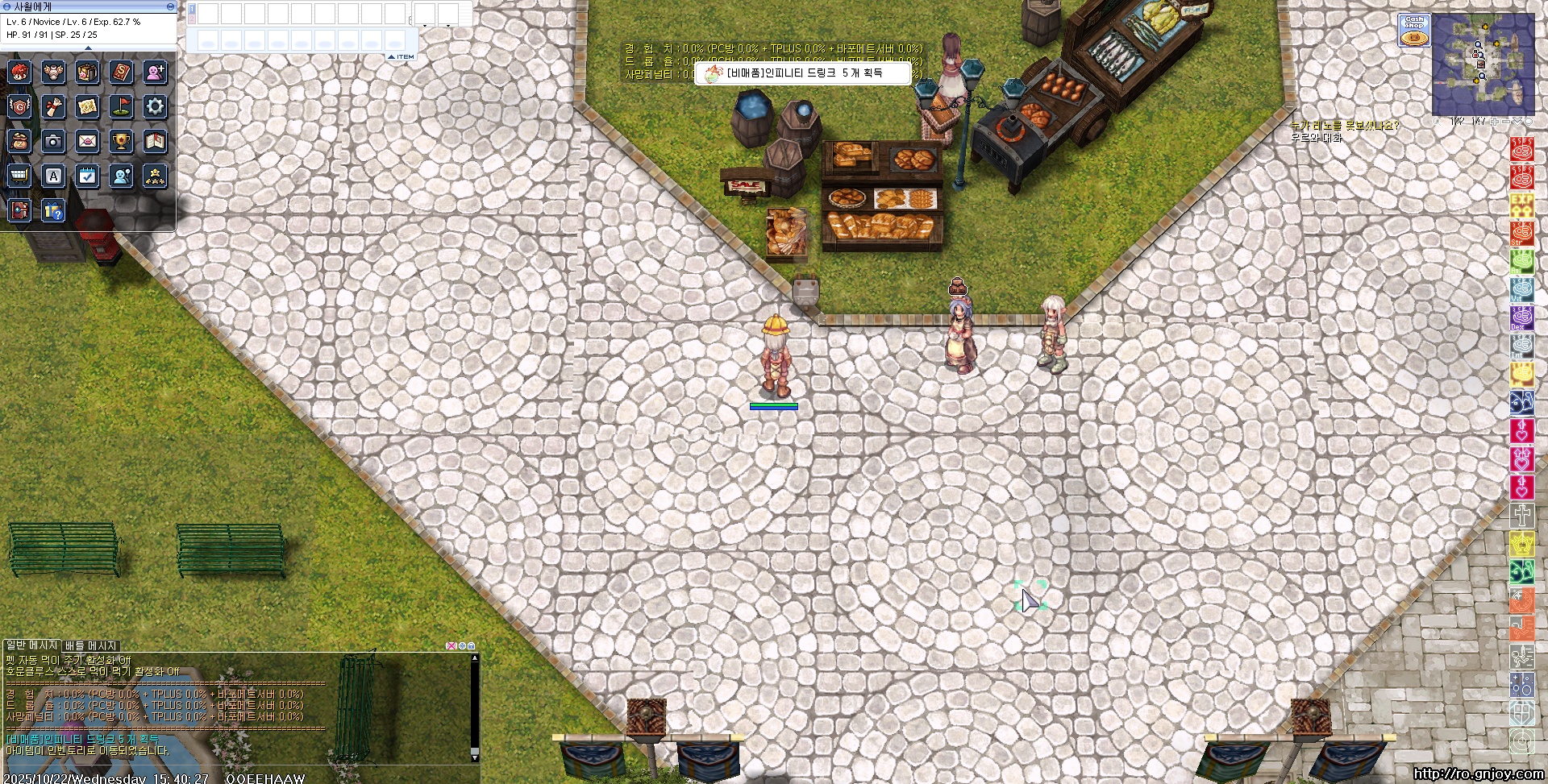Toggle the ITEM hotbar expander
1548x784 pixels.
(x=402, y=56)
